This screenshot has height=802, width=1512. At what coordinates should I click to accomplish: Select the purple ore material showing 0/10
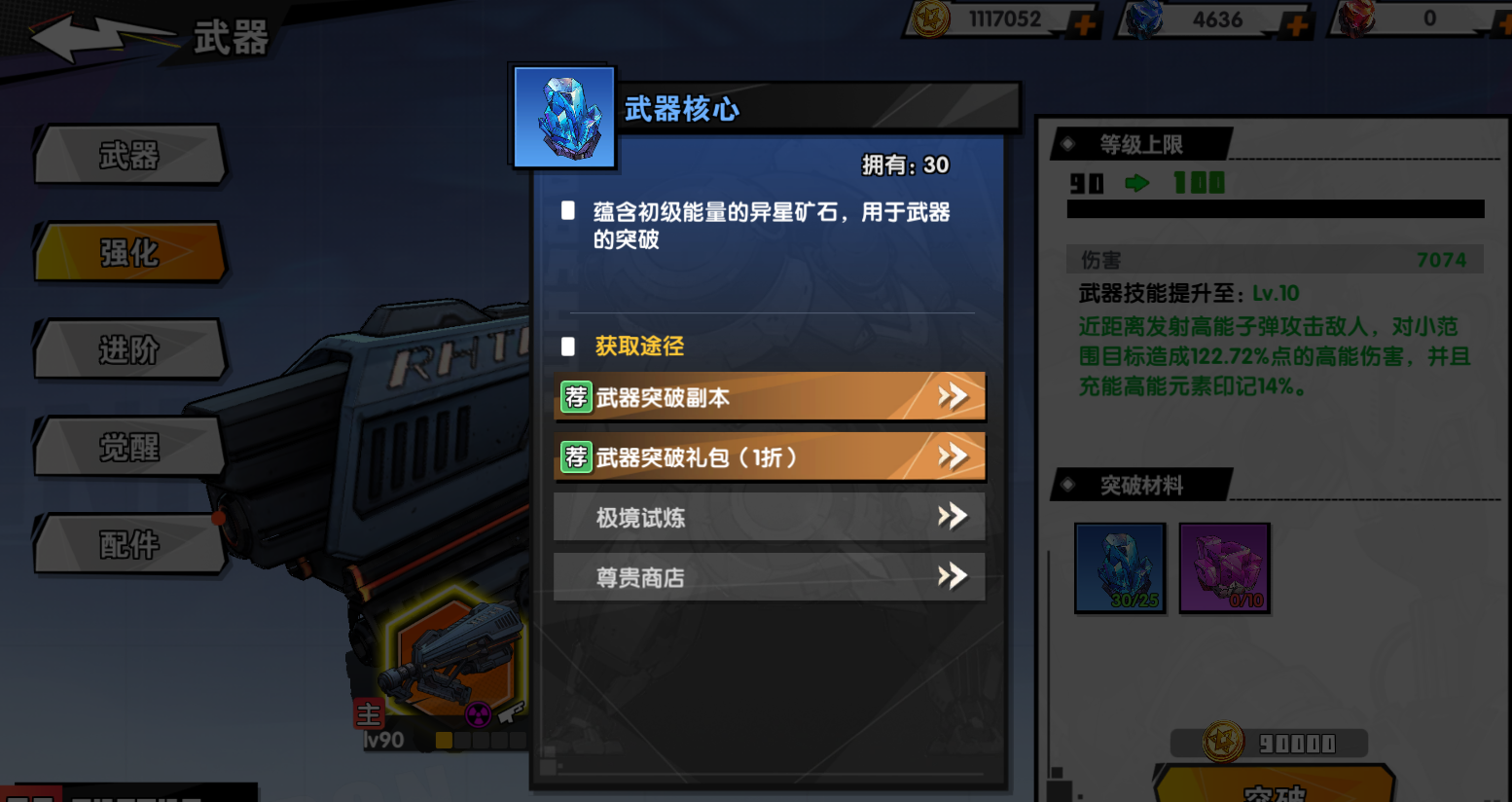pyautogui.click(x=1224, y=568)
